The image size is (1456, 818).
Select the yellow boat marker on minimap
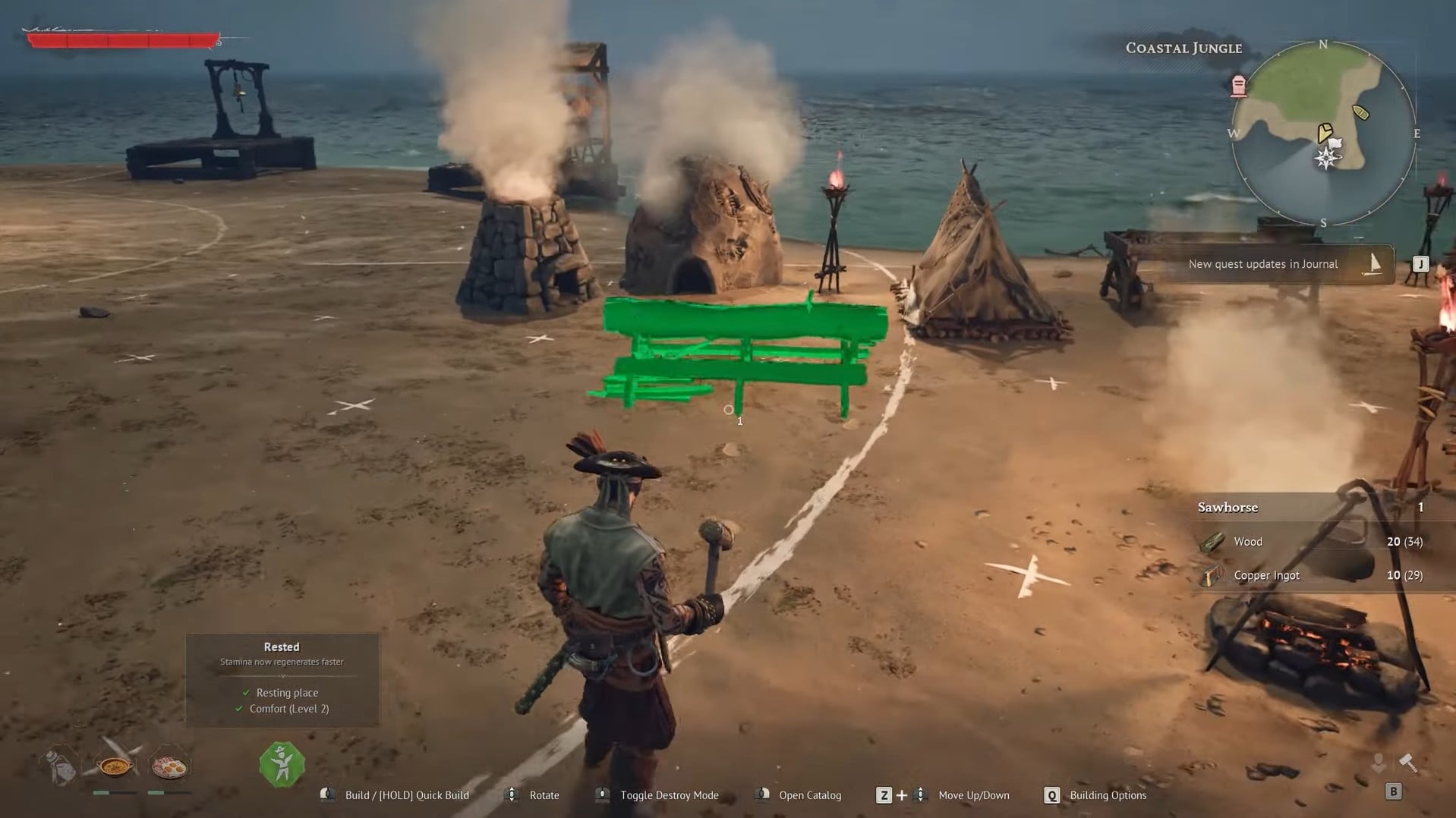tap(1361, 113)
